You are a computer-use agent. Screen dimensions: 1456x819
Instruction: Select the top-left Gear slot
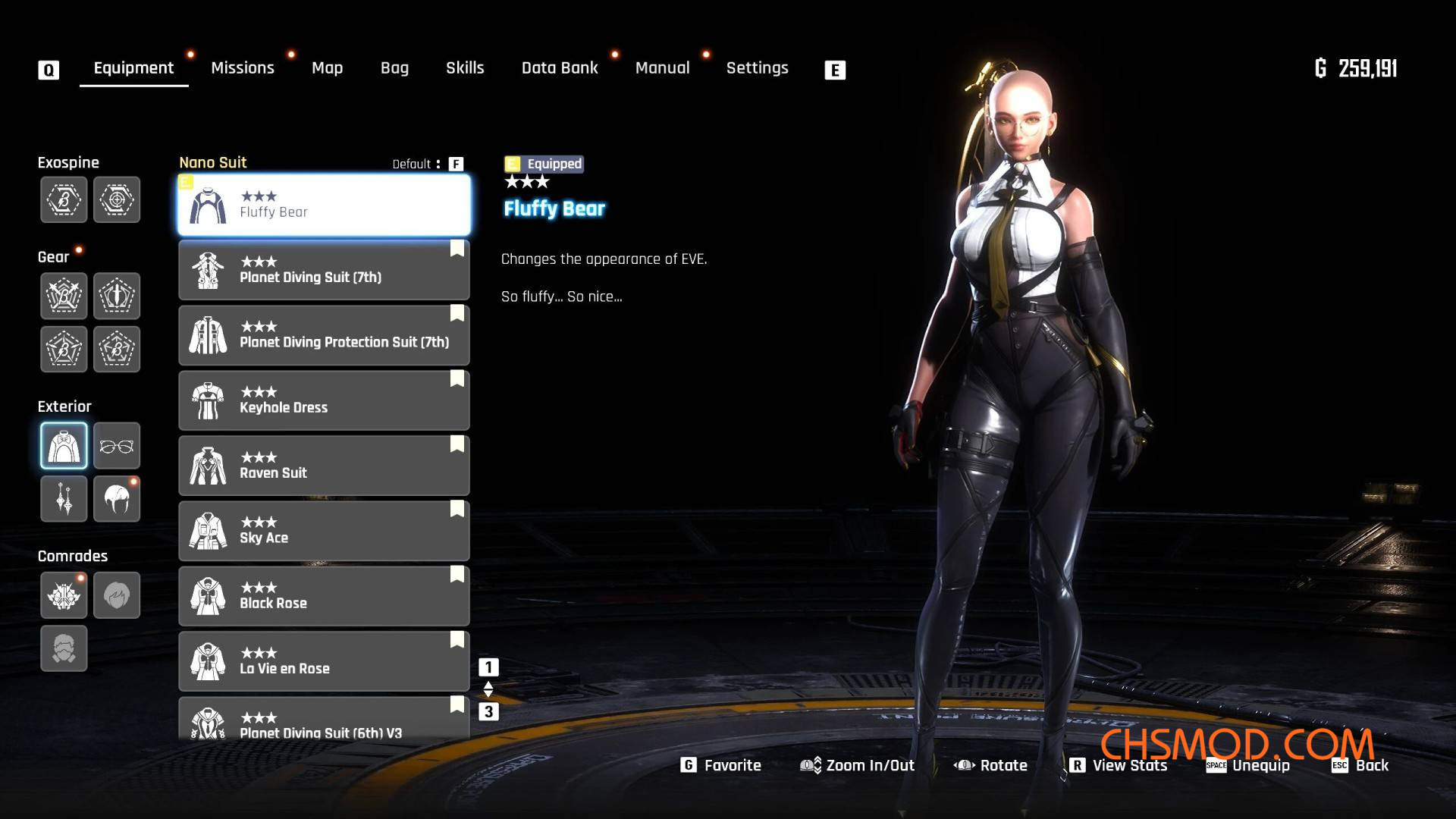point(64,296)
